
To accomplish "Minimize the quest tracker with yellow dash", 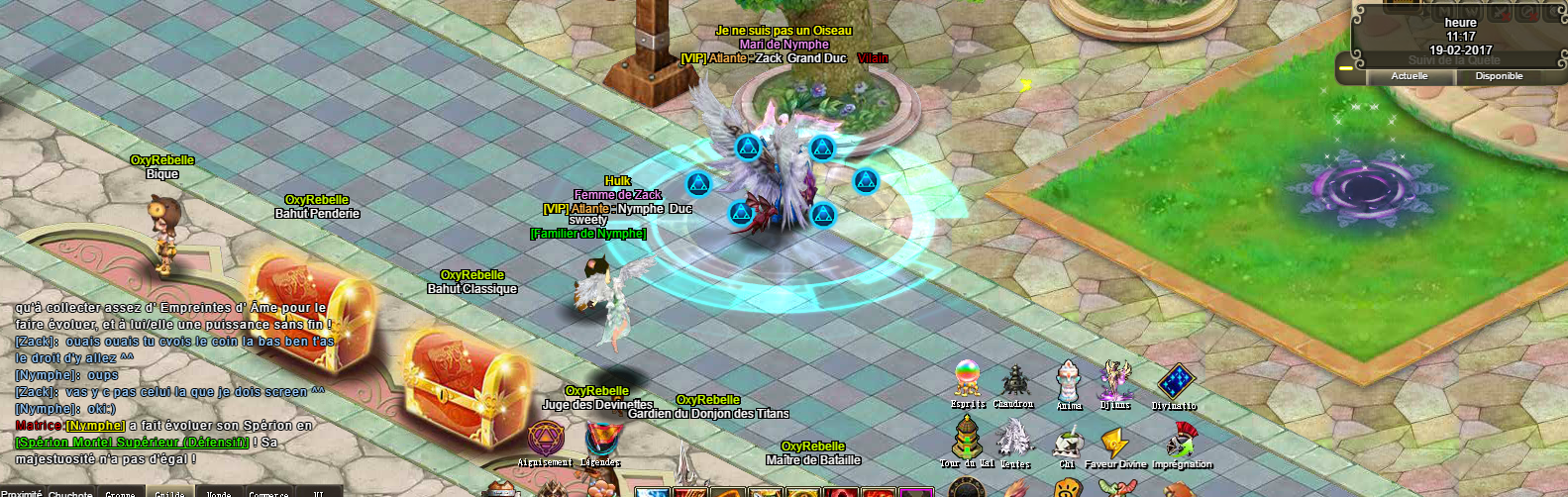I will [x=1345, y=69].
